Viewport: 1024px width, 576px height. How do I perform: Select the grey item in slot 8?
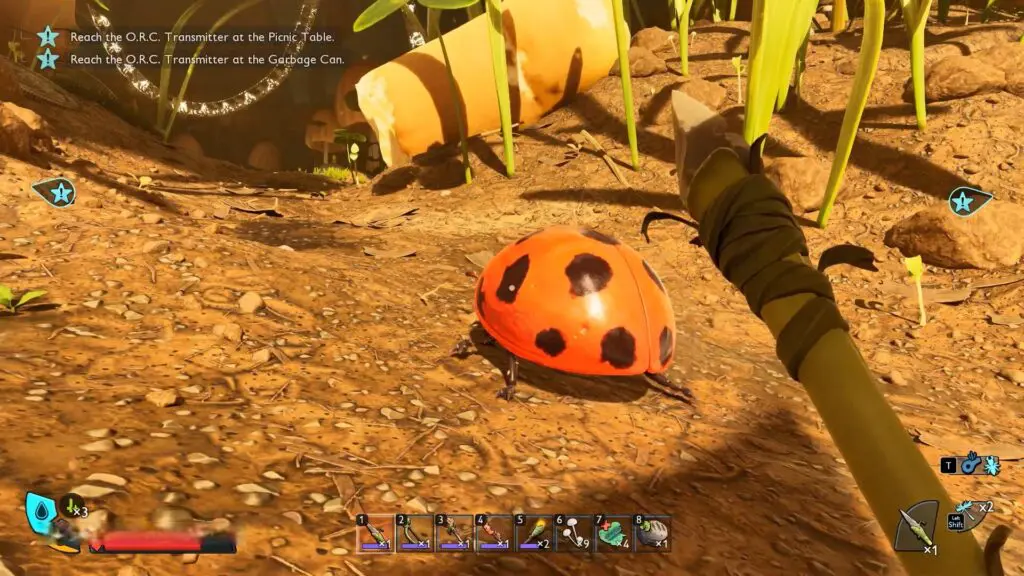point(652,533)
